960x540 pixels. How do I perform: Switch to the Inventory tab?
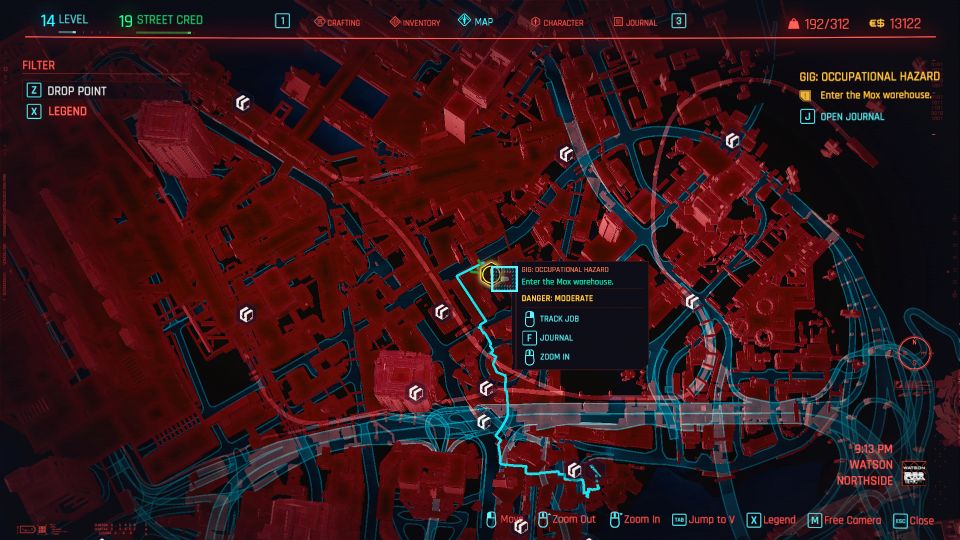(414, 22)
